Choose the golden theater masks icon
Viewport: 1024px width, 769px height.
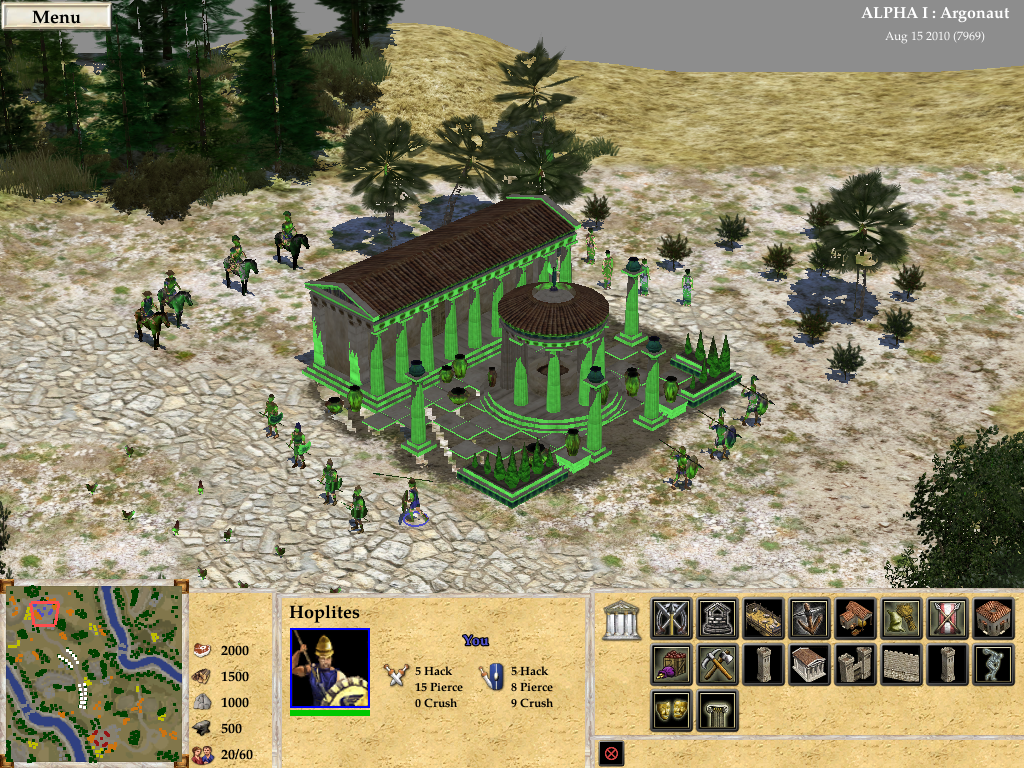tap(671, 711)
